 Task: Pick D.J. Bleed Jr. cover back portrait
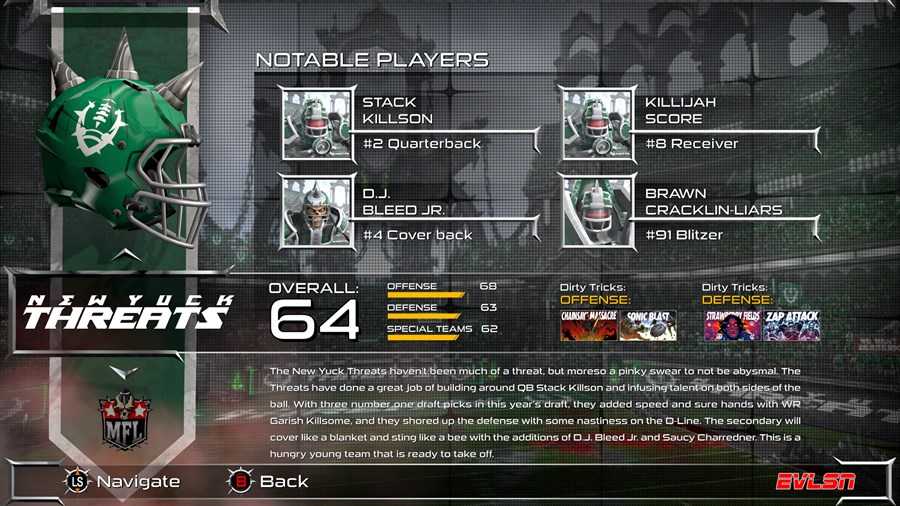point(318,213)
